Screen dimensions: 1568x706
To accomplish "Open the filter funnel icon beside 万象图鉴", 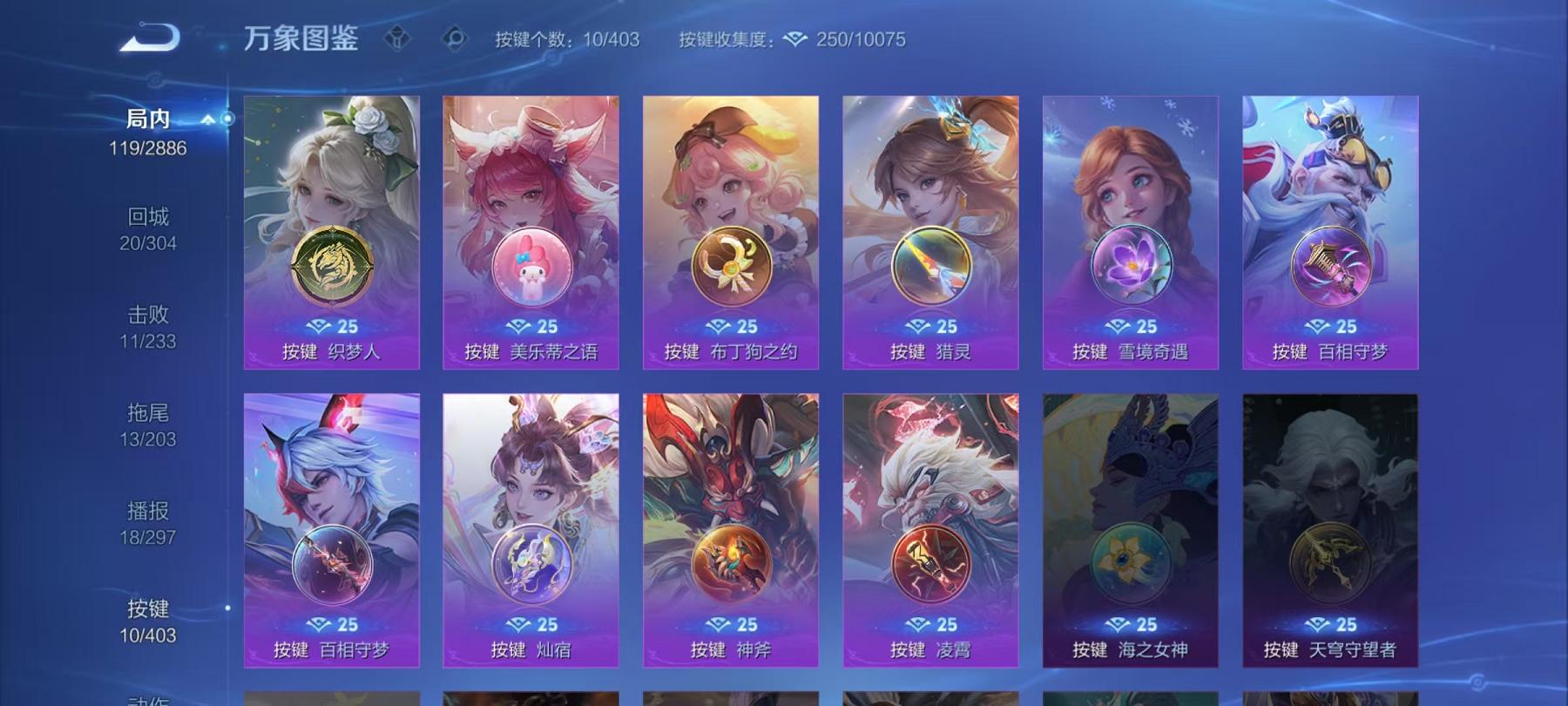I will 399,36.
